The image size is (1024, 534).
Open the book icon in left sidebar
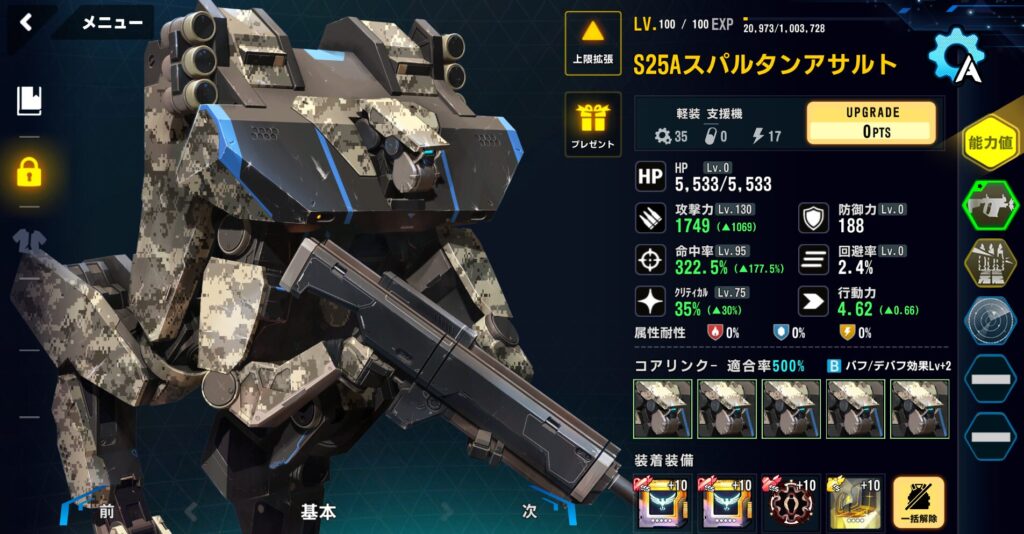pyautogui.click(x=29, y=100)
